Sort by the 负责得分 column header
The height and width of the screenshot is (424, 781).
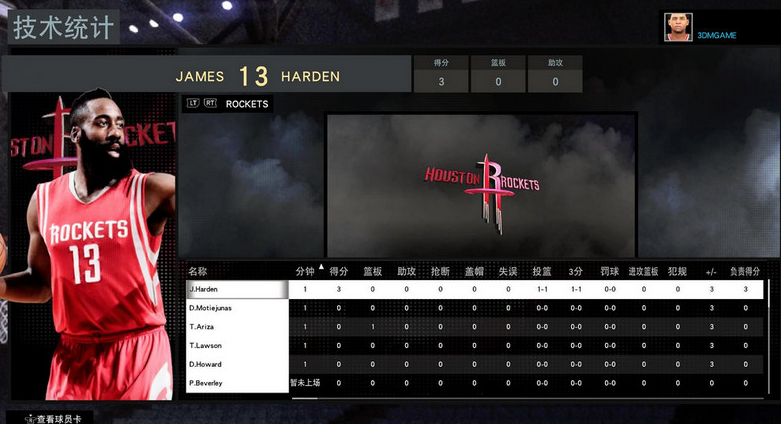point(745,271)
